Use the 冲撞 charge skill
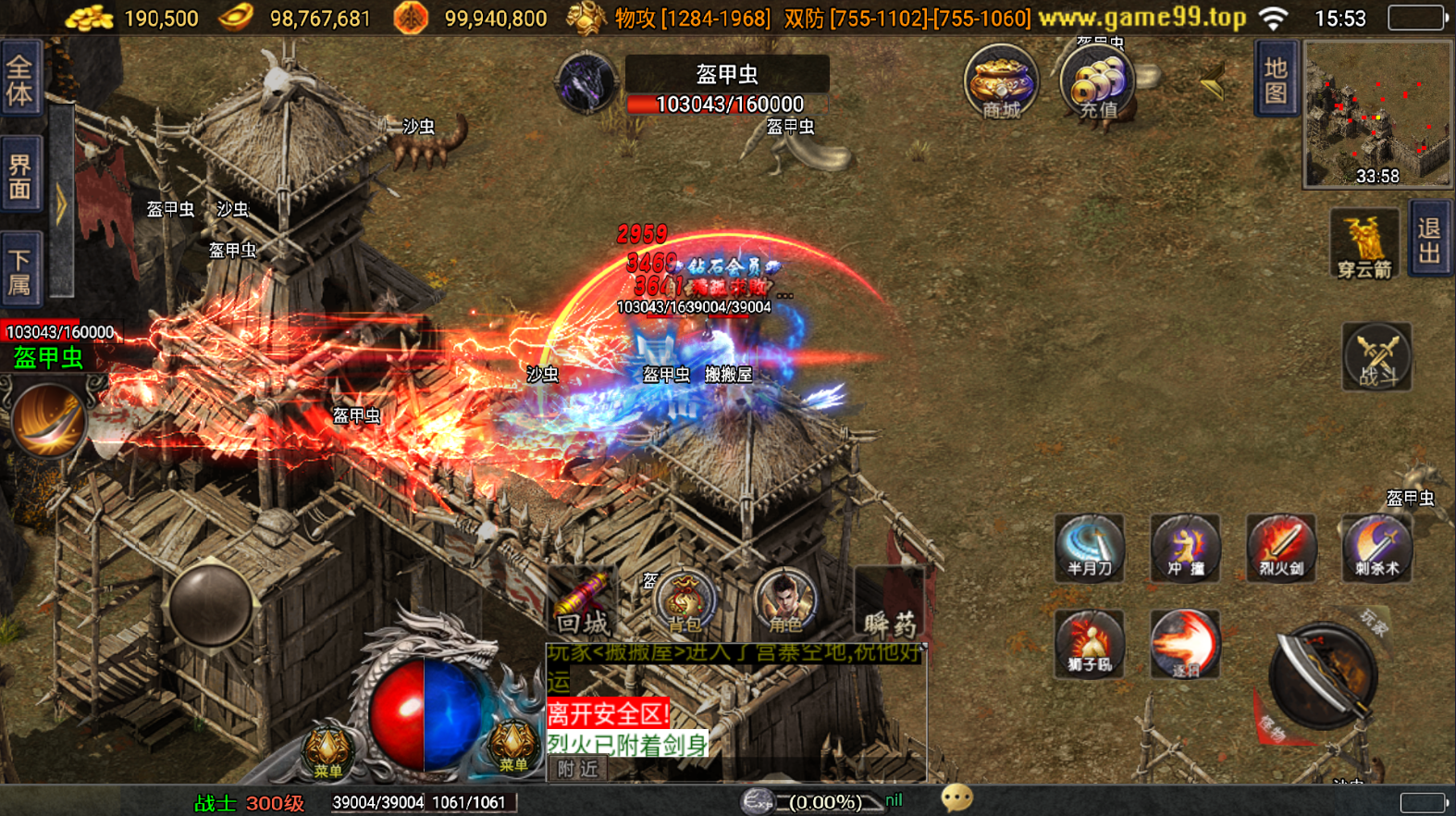1456x816 pixels. [1185, 548]
